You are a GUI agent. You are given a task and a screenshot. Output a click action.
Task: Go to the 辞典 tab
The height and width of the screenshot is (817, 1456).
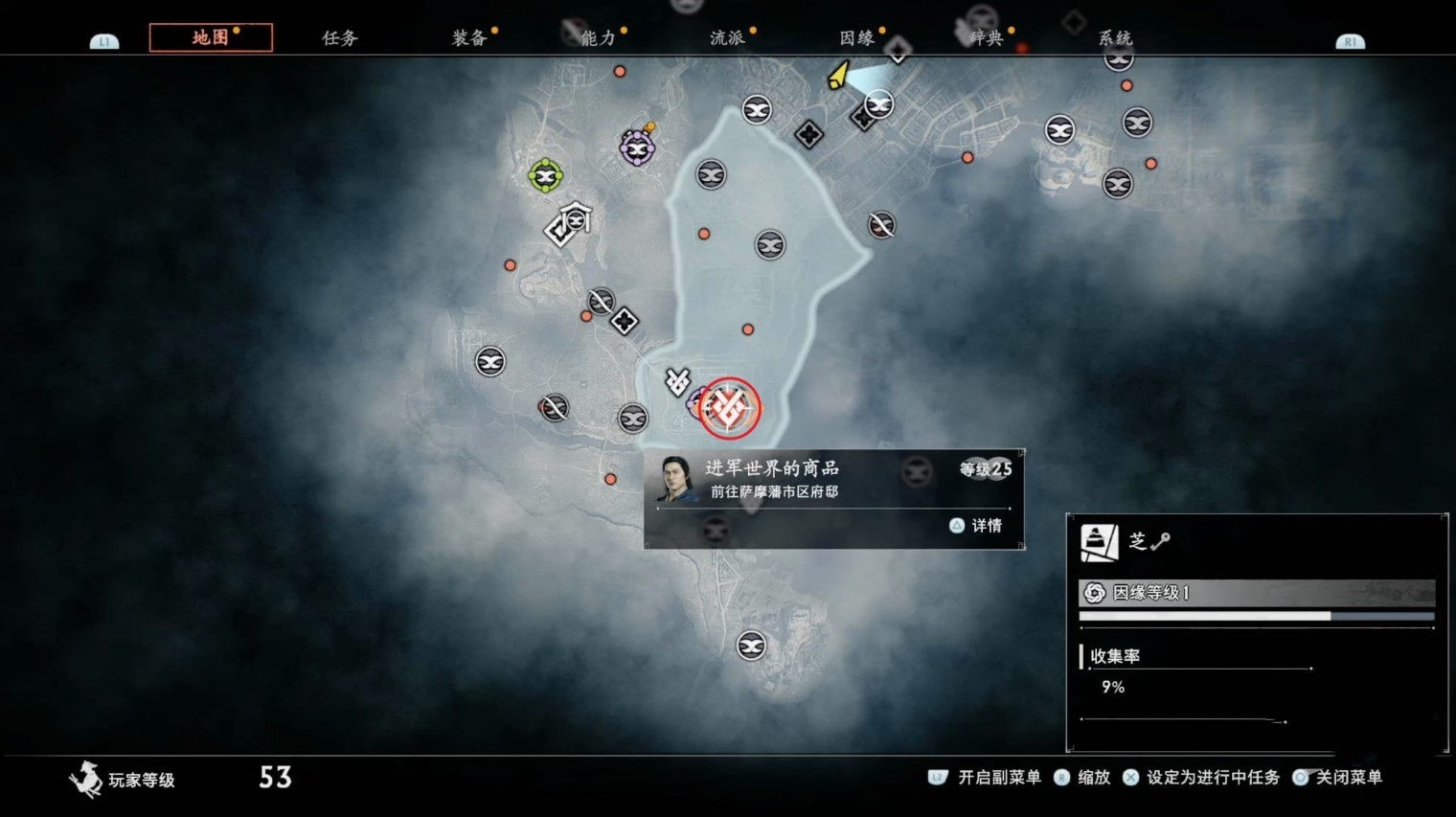(986, 38)
